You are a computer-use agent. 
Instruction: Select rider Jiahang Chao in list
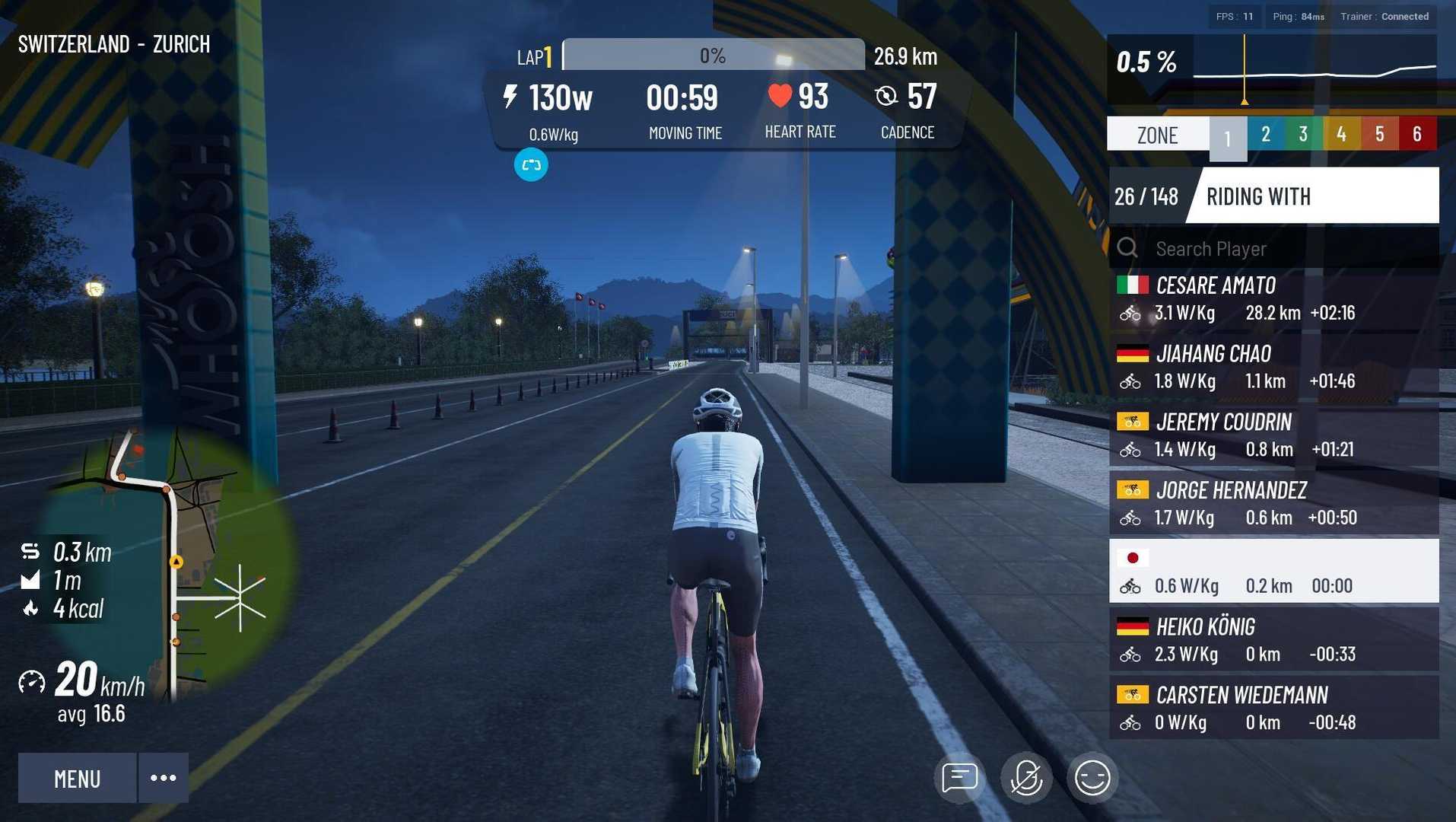(x=1273, y=367)
